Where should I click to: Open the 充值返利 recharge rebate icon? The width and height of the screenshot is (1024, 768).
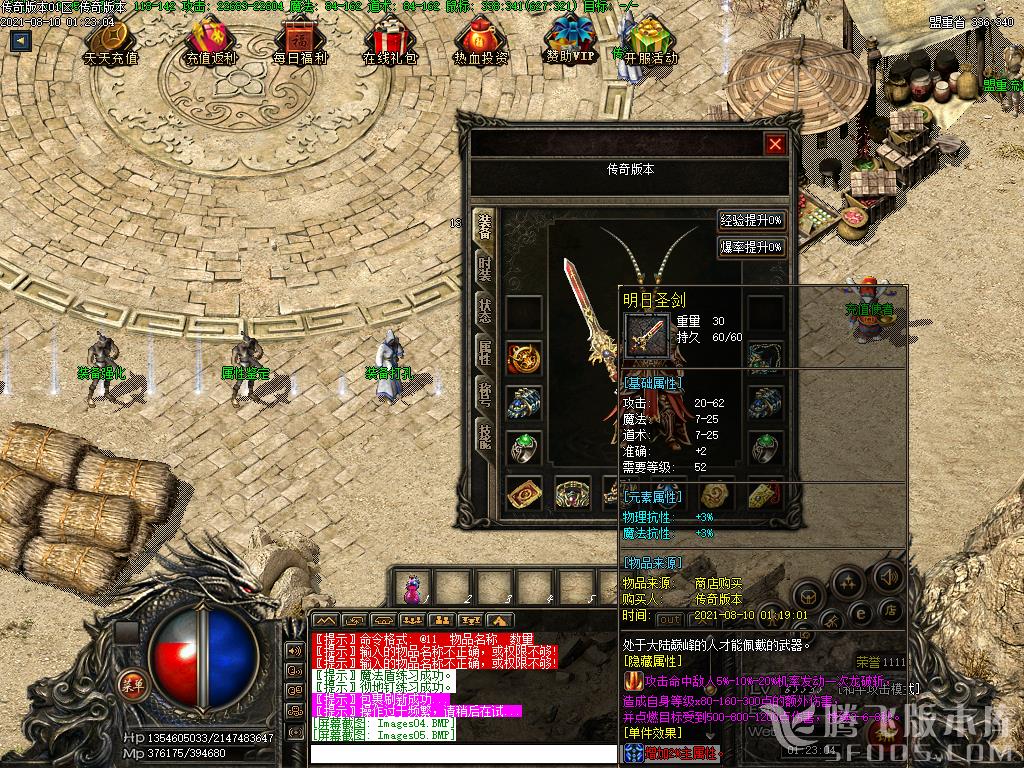[x=211, y=42]
